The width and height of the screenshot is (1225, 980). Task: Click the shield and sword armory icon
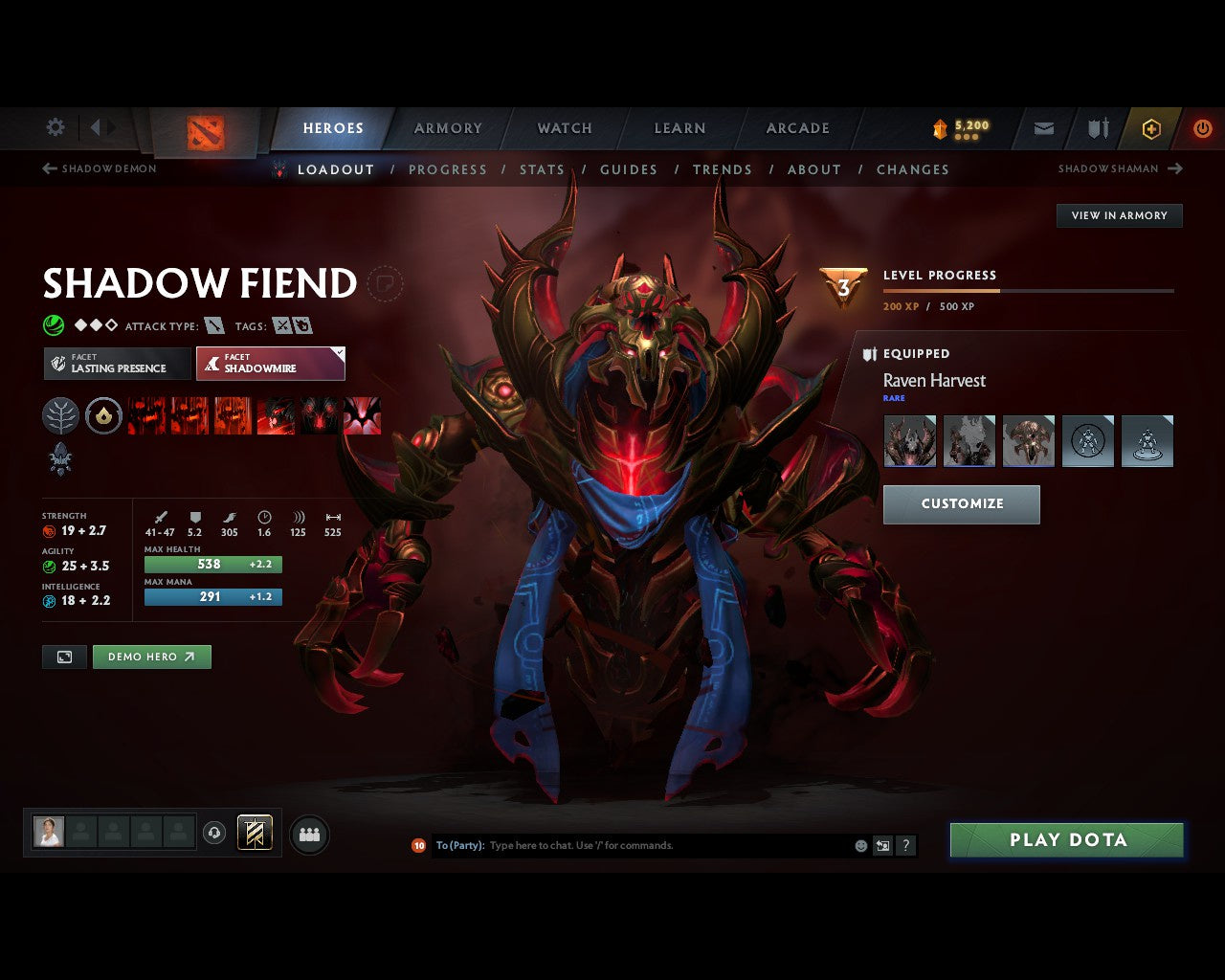tap(1097, 128)
